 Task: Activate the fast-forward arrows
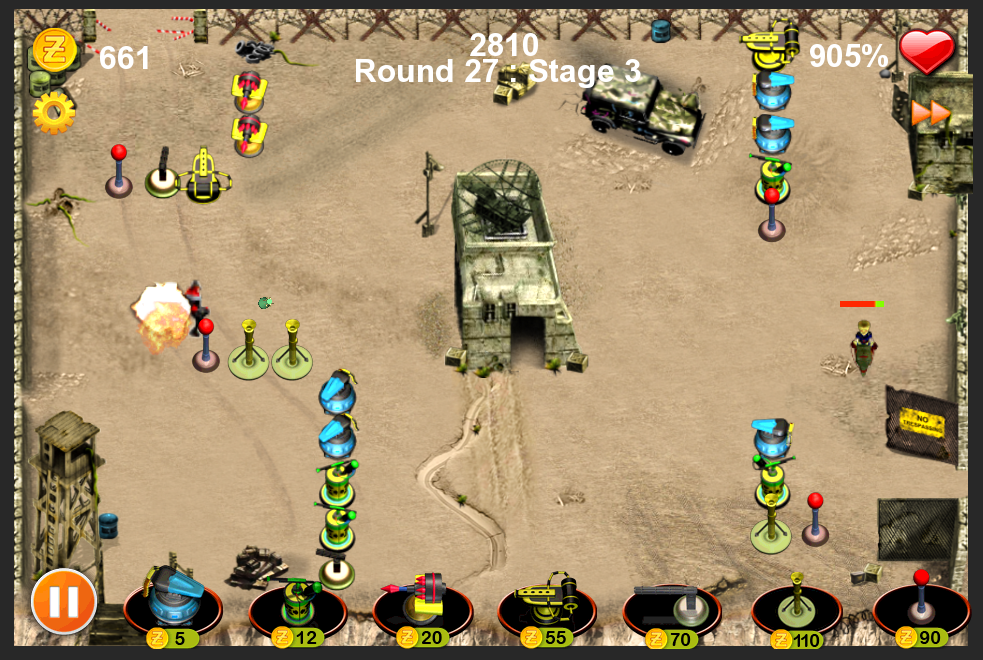pyautogui.click(x=930, y=113)
